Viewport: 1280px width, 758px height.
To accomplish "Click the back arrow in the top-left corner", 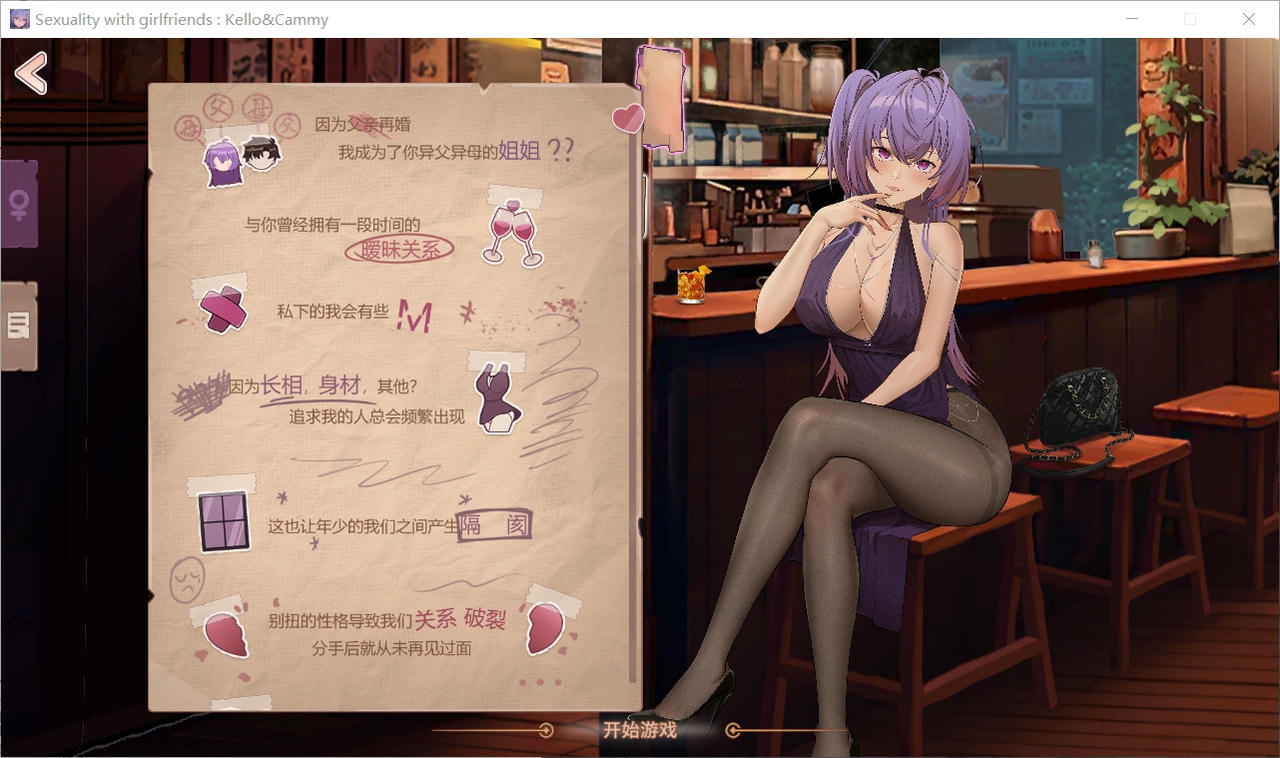I will (32, 73).
